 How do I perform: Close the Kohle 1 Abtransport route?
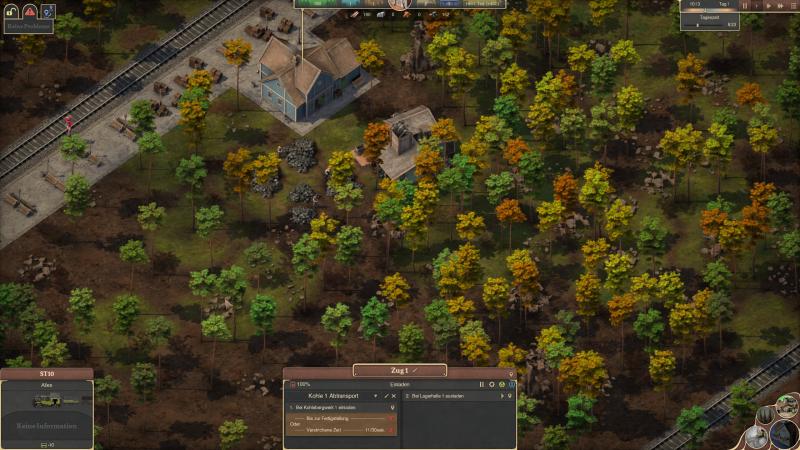(394, 396)
